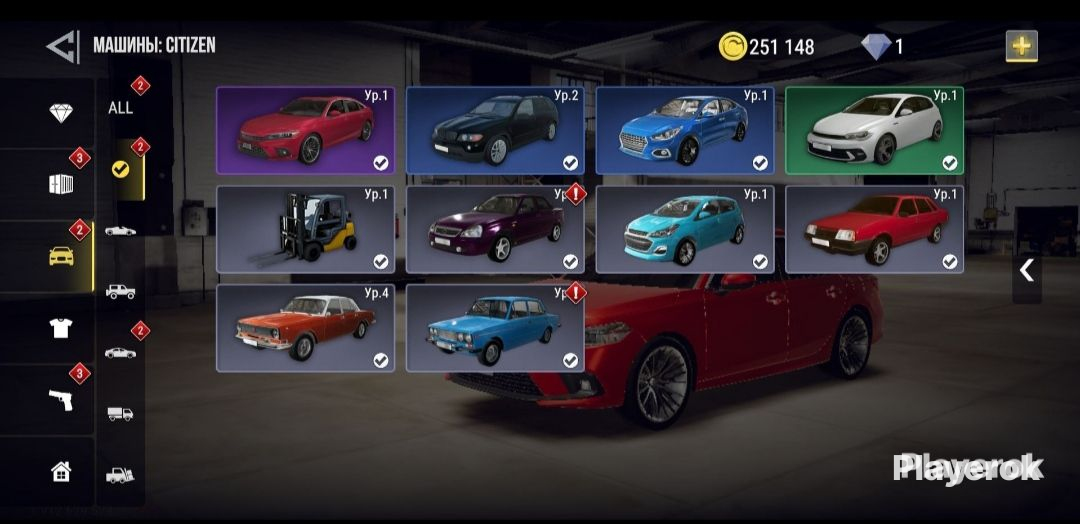Select the dark purple sedan card
This screenshot has width=1080, height=524.
pos(495,229)
